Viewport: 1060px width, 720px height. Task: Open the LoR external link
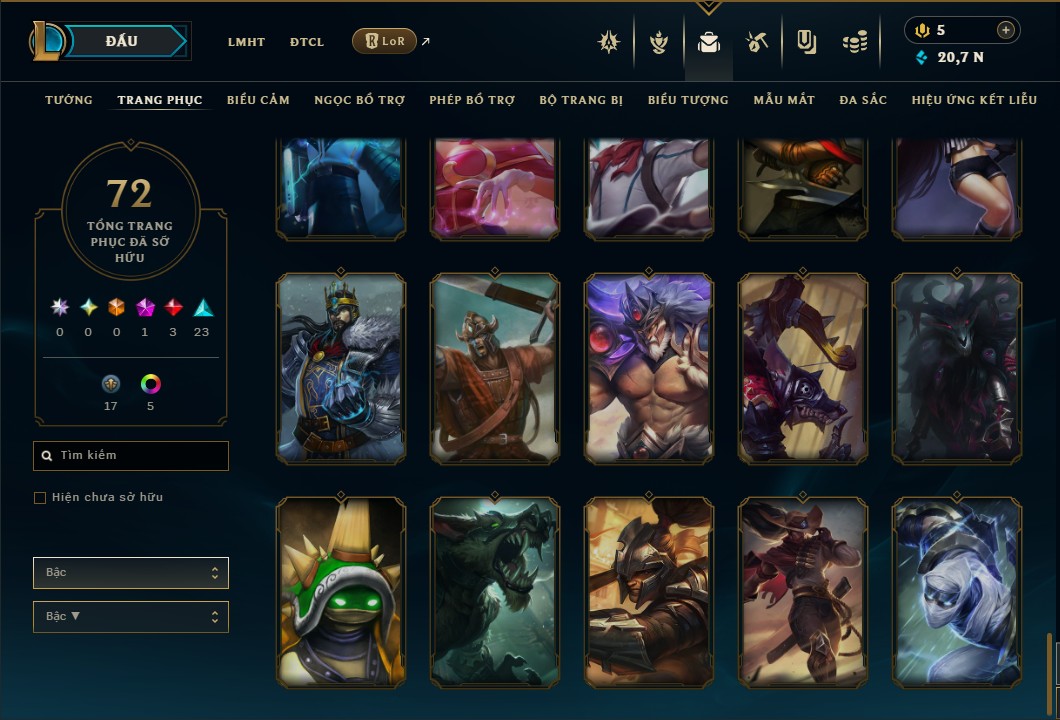click(x=385, y=41)
